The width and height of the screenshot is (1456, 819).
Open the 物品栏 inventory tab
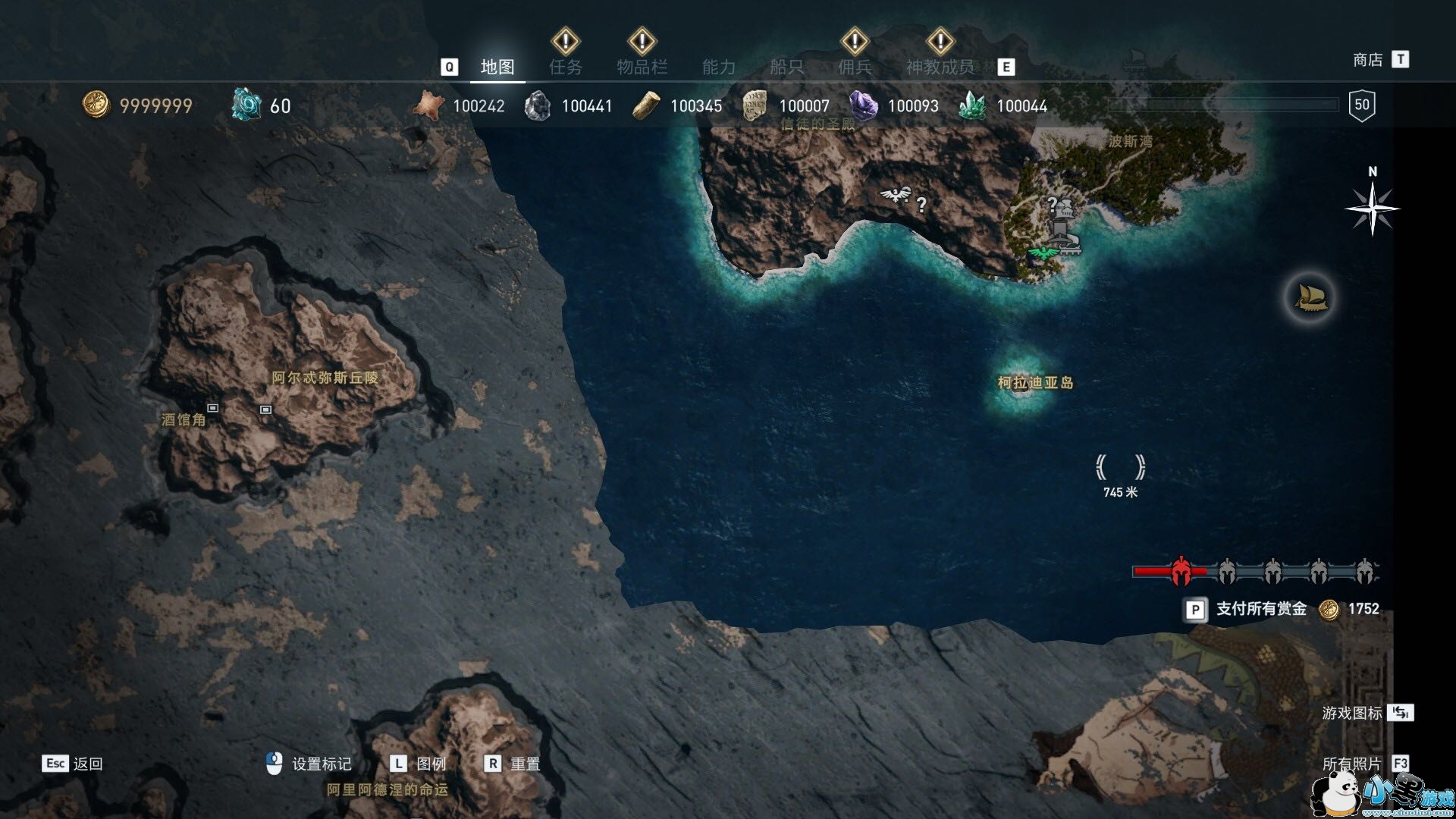(x=642, y=67)
